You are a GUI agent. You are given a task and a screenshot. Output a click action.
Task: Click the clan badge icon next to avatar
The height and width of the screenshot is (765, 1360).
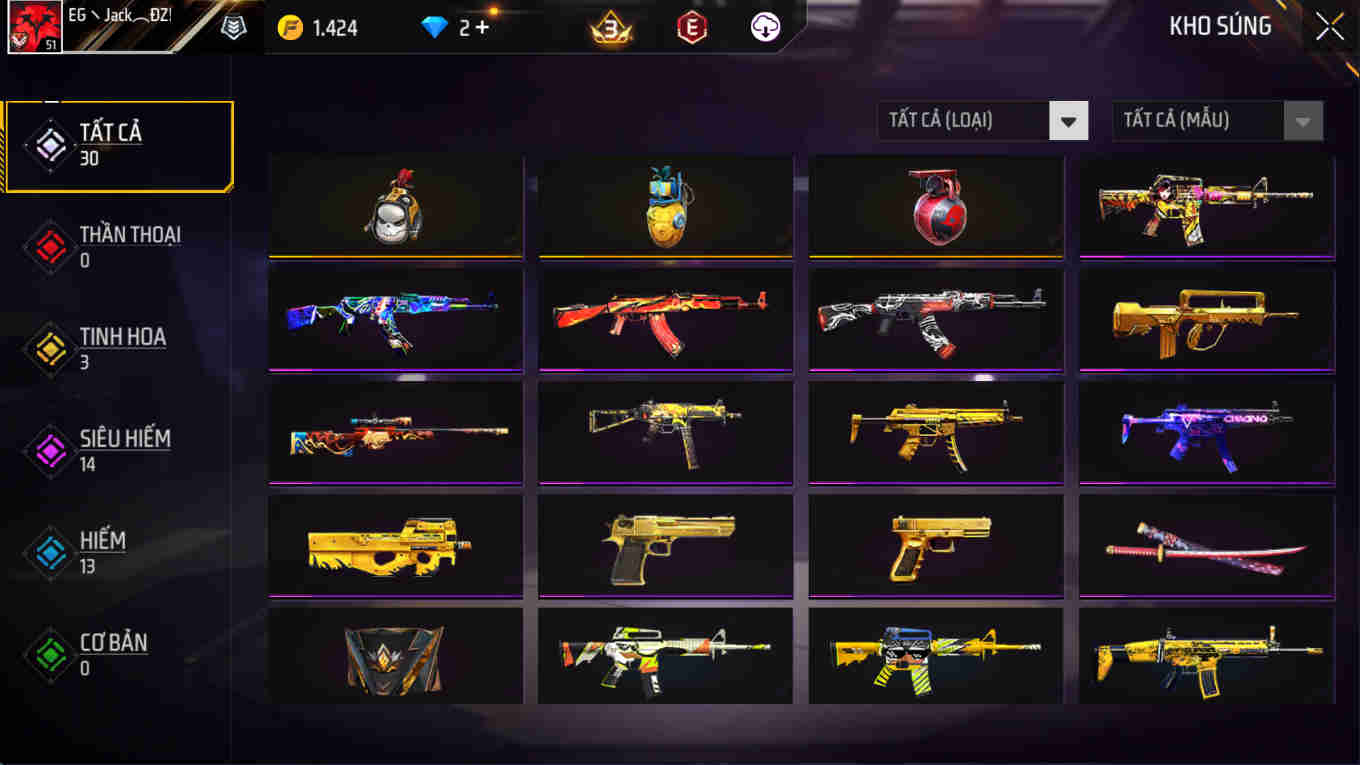pos(233,27)
